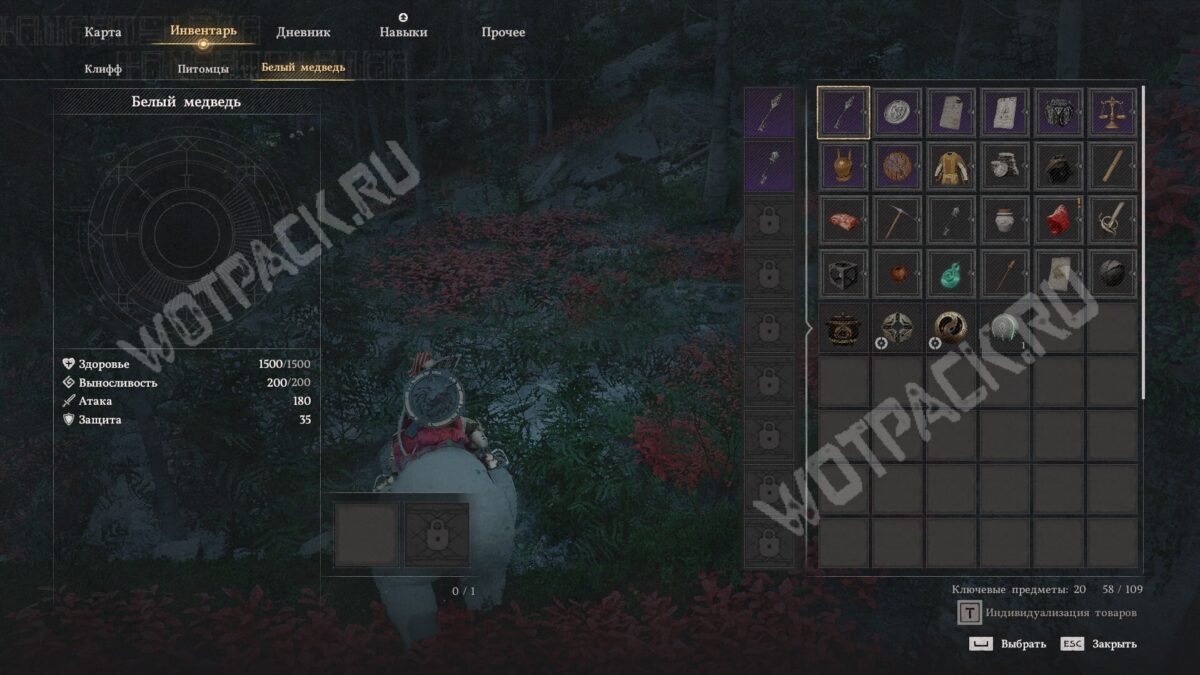Select the pickaxe tool slot
Screen dimensions: 1200x675
[897, 220]
